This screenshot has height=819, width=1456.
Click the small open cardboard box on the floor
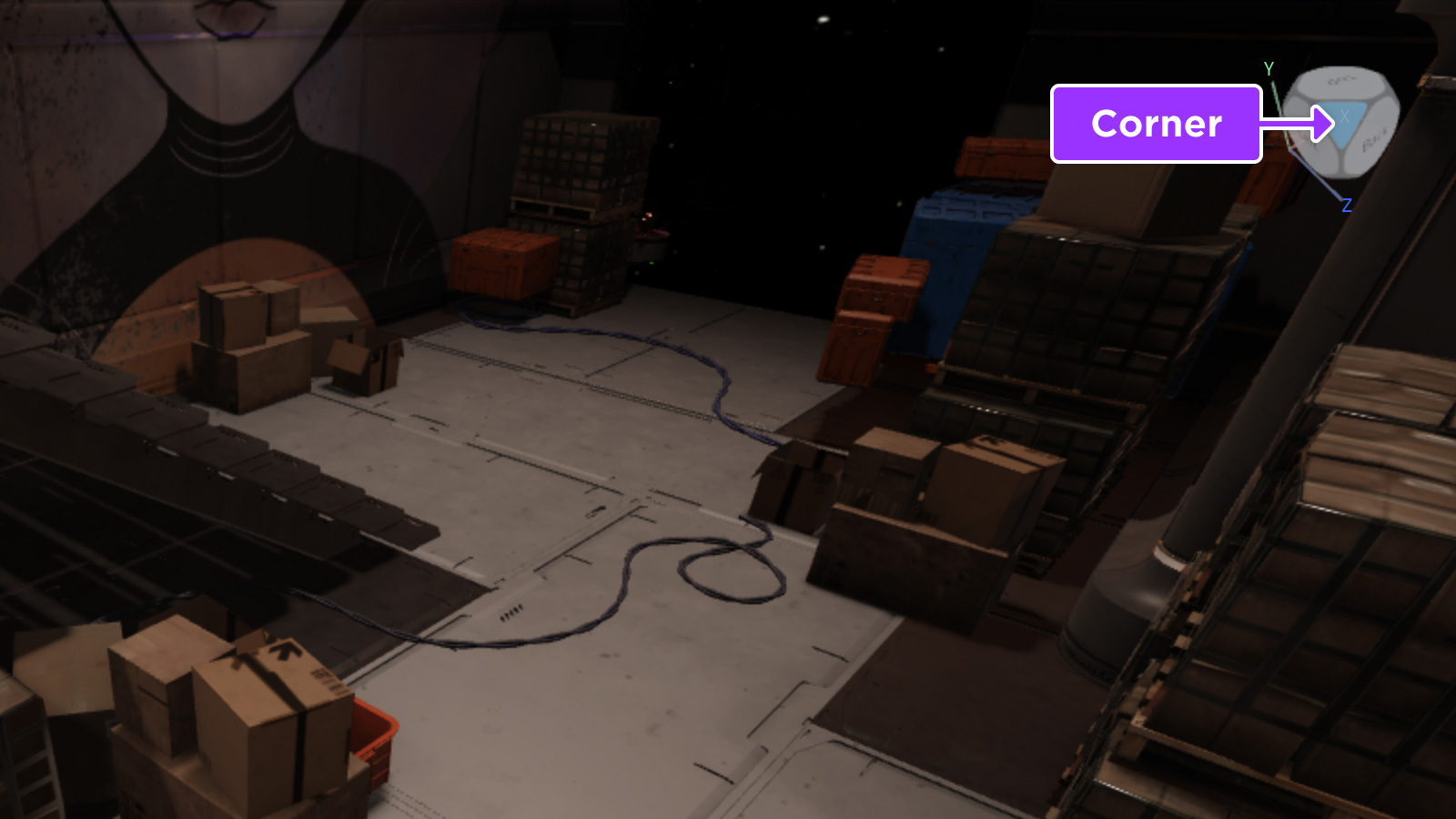tap(364, 364)
